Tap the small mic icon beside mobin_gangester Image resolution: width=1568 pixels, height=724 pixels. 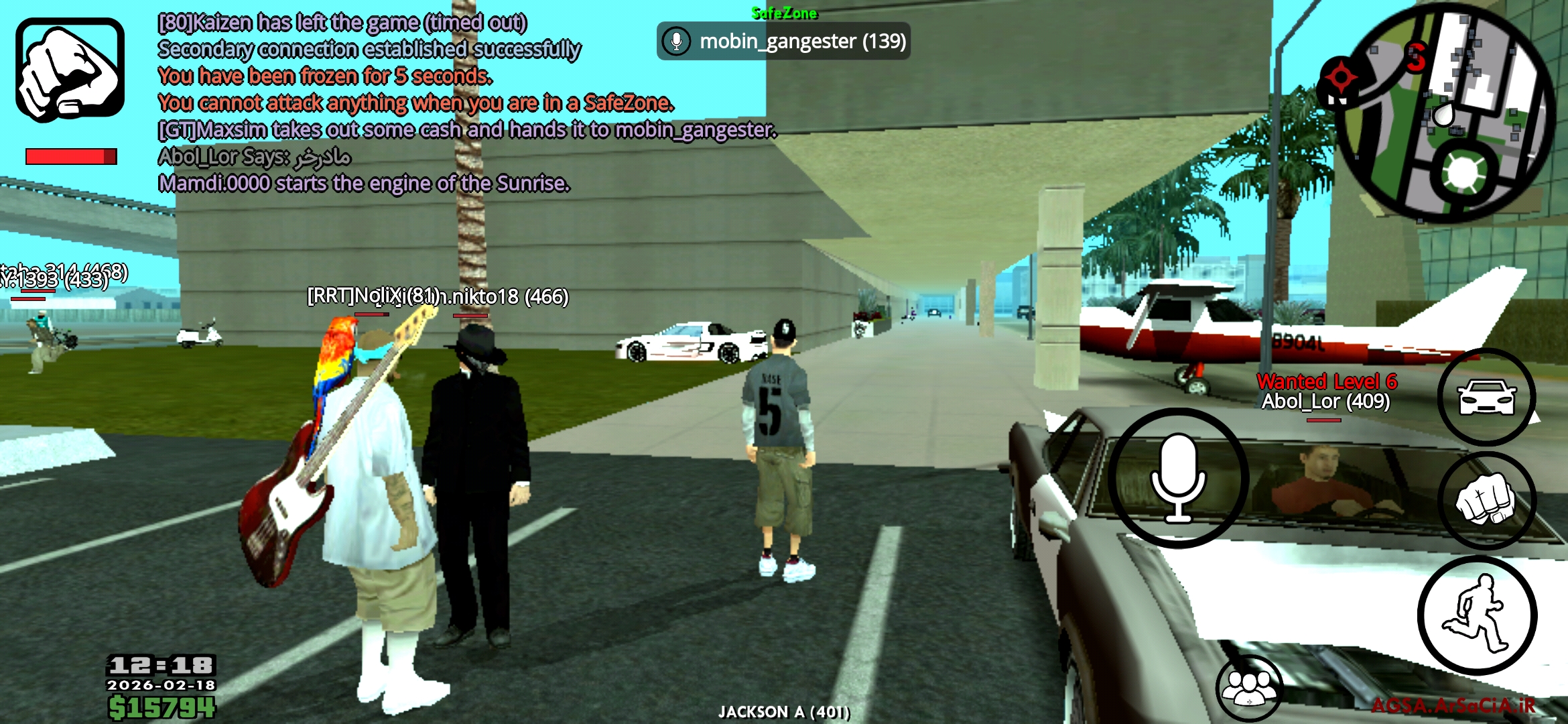tap(676, 42)
